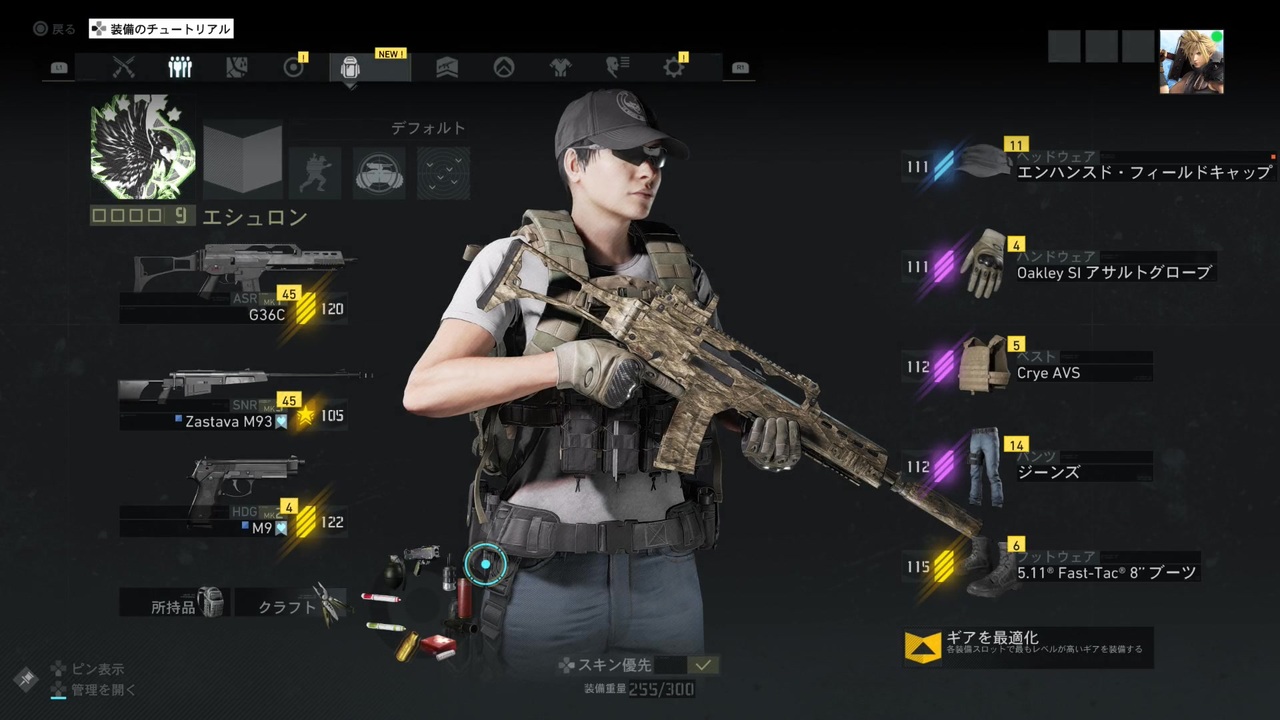Toggle the スキン優先 checkbox at bottom
1280x720 pixels.
[703, 663]
